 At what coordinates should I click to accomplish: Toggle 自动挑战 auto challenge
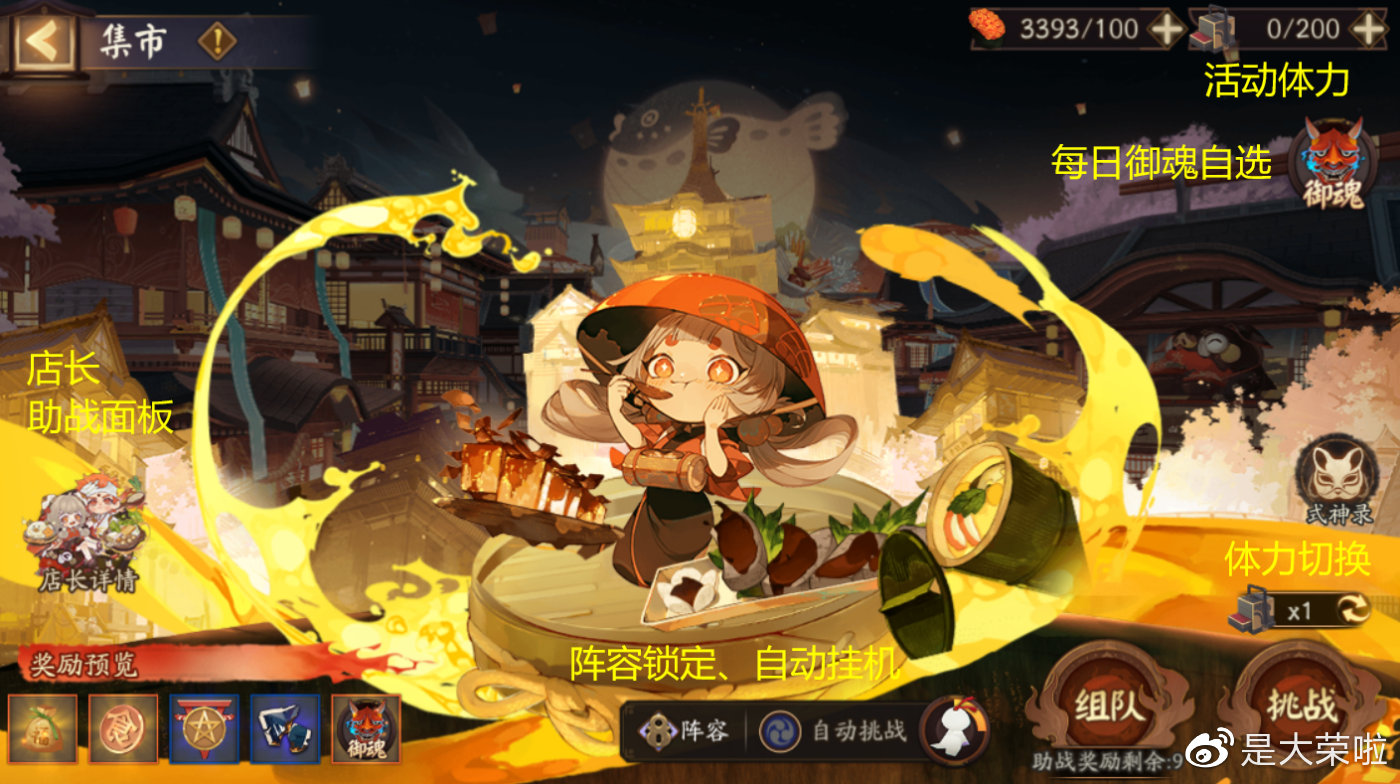coord(835,730)
